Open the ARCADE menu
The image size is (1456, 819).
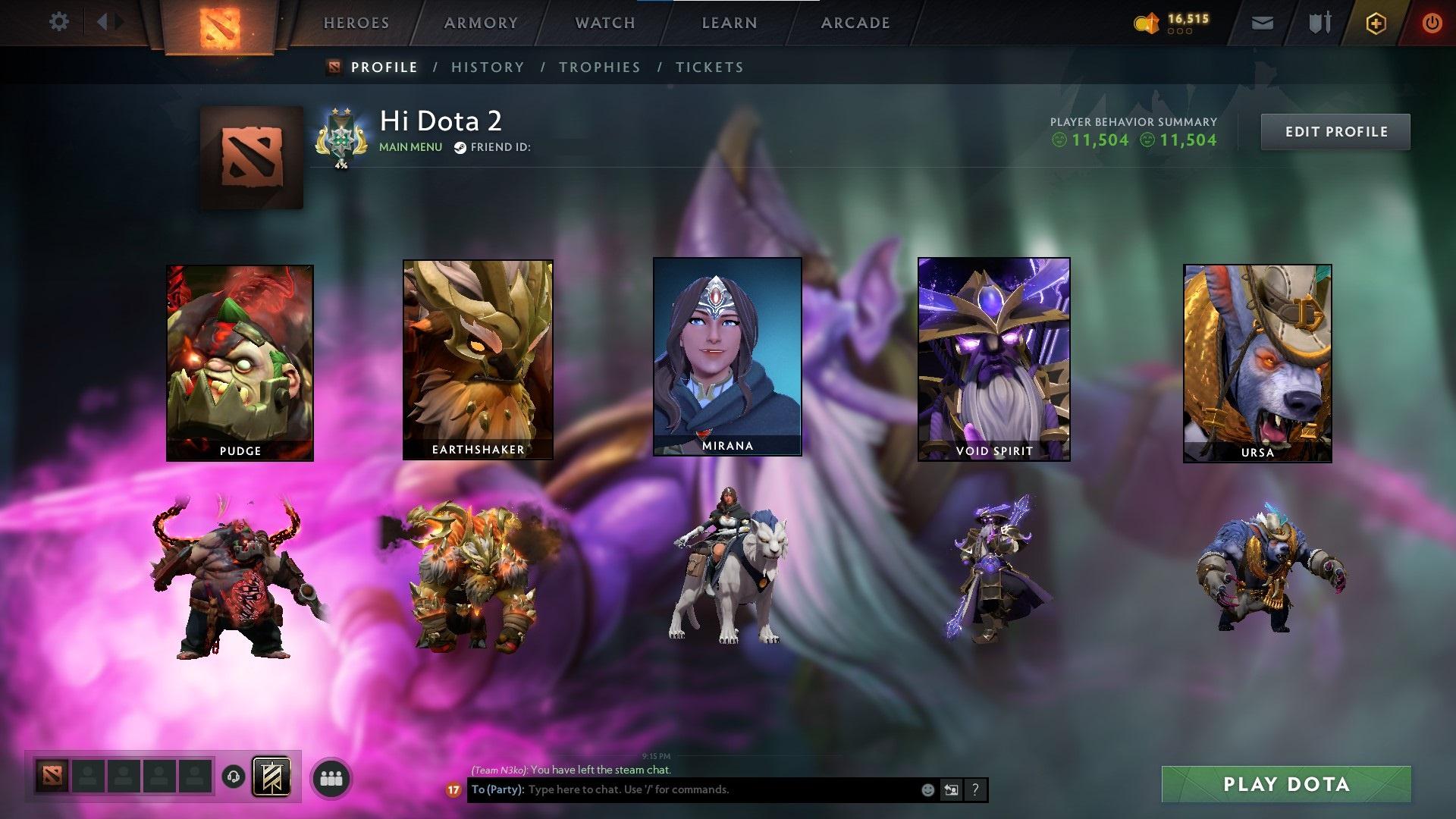pyautogui.click(x=855, y=23)
